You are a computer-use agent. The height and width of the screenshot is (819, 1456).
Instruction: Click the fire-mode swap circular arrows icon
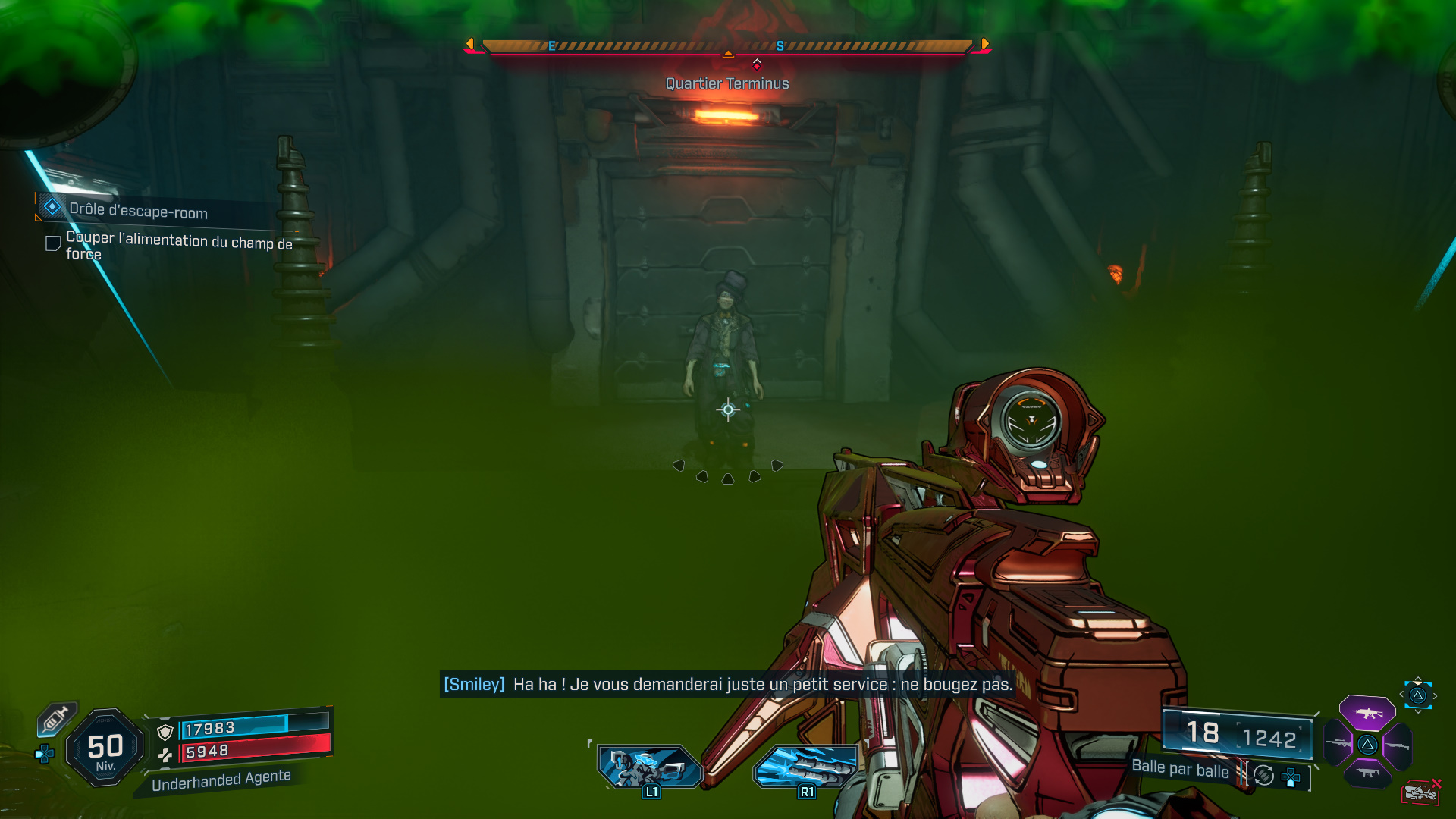(1264, 776)
